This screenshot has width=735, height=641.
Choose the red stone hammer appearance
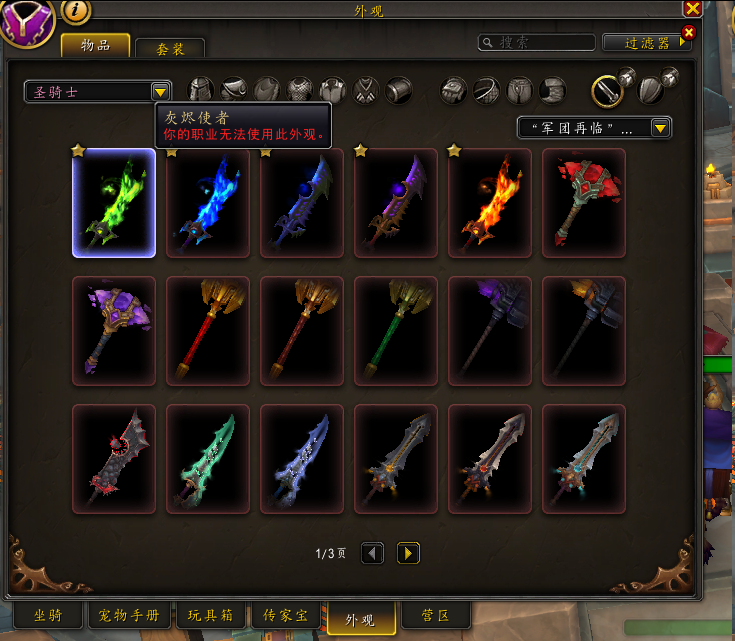[584, 203]
